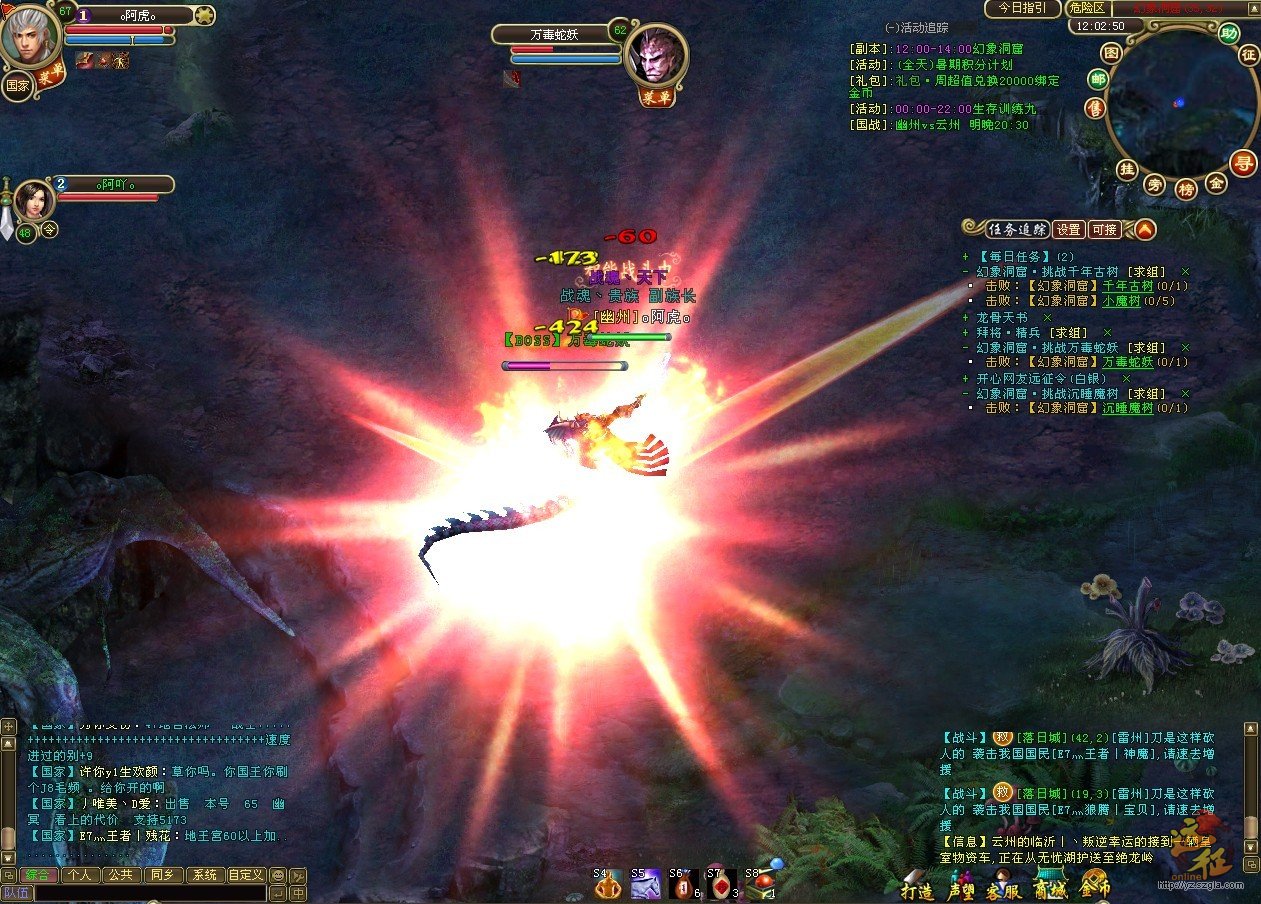The height and width of the screenshot is (904, 1261).
Task: Collapse quest tracker with orange arrow button
Action: [1144, 229]
